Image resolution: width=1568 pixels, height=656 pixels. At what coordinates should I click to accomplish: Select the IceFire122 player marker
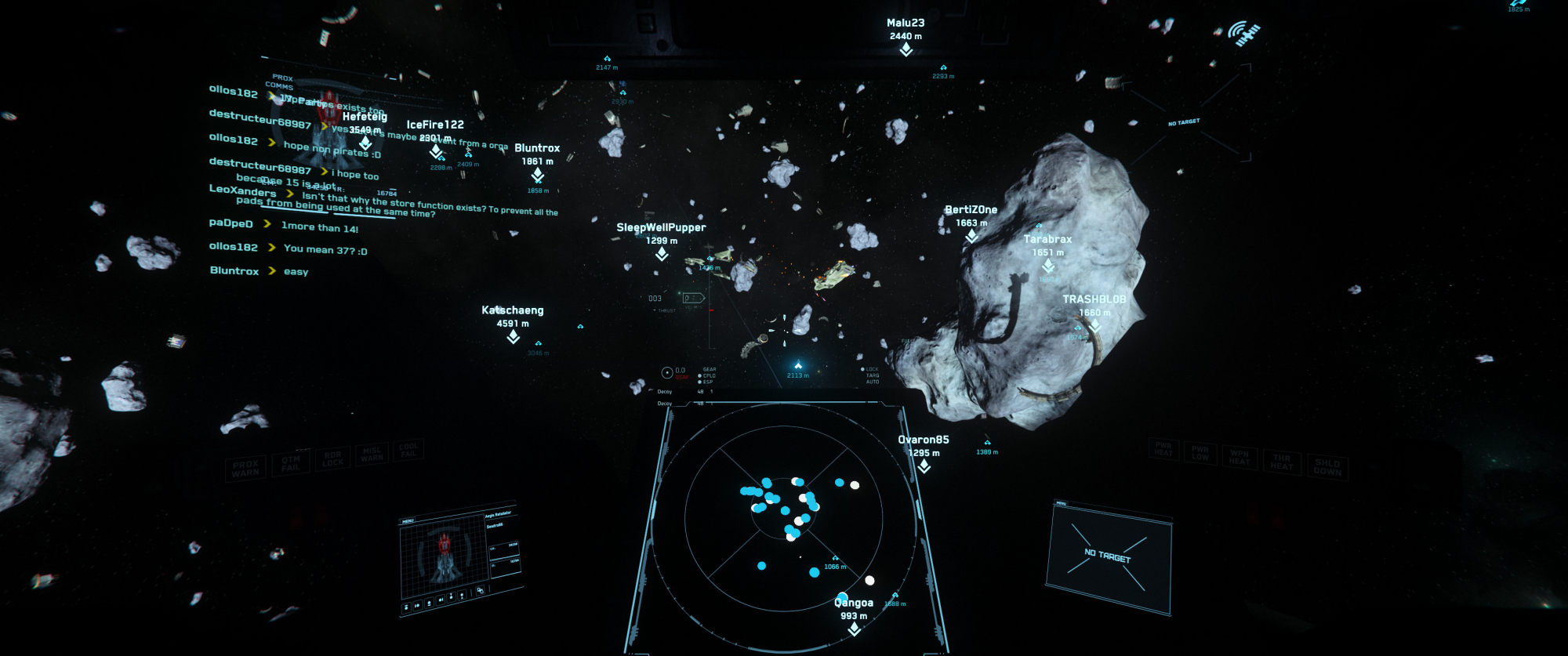pos(435,150)
